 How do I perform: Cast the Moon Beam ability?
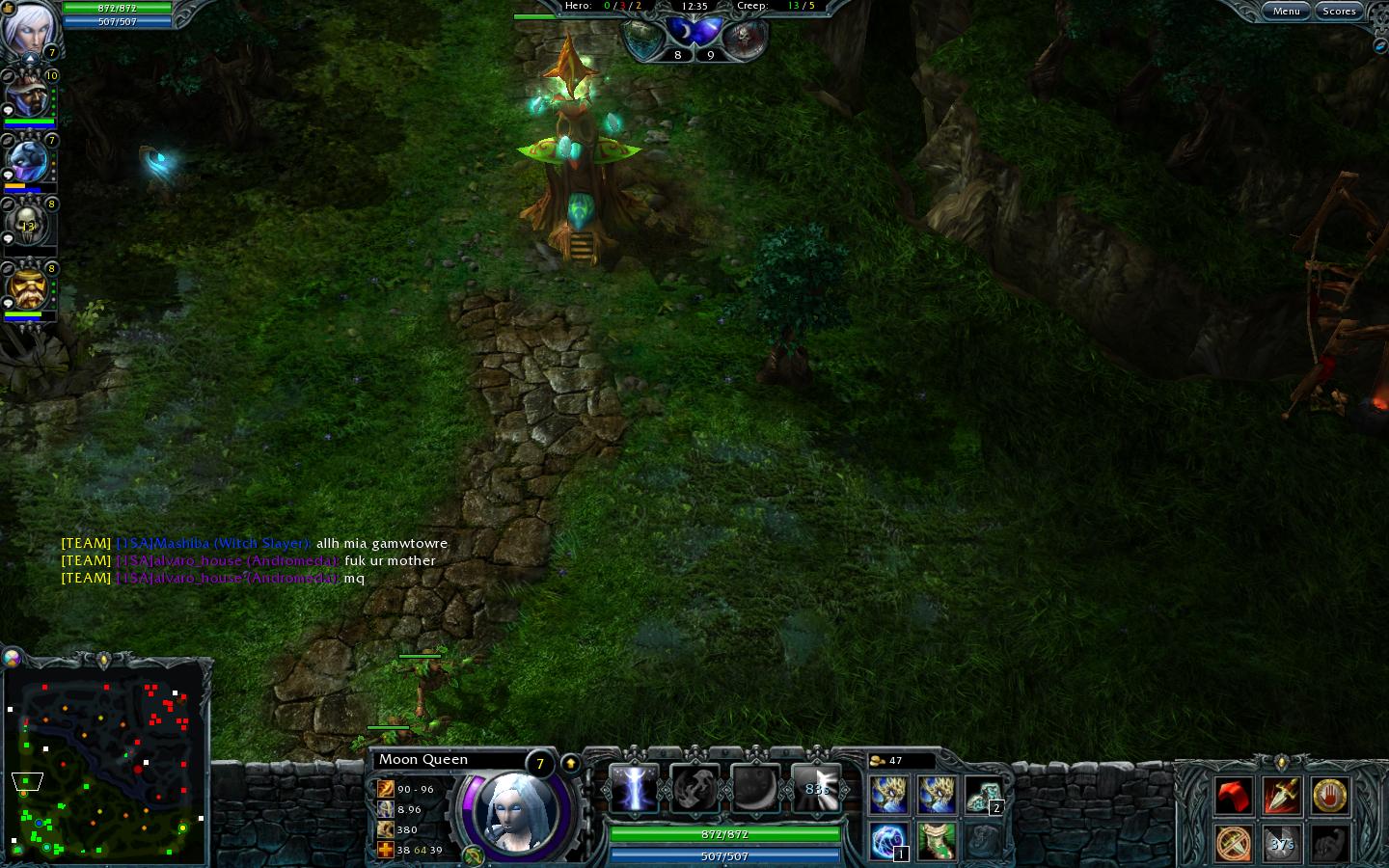[634, 790]
